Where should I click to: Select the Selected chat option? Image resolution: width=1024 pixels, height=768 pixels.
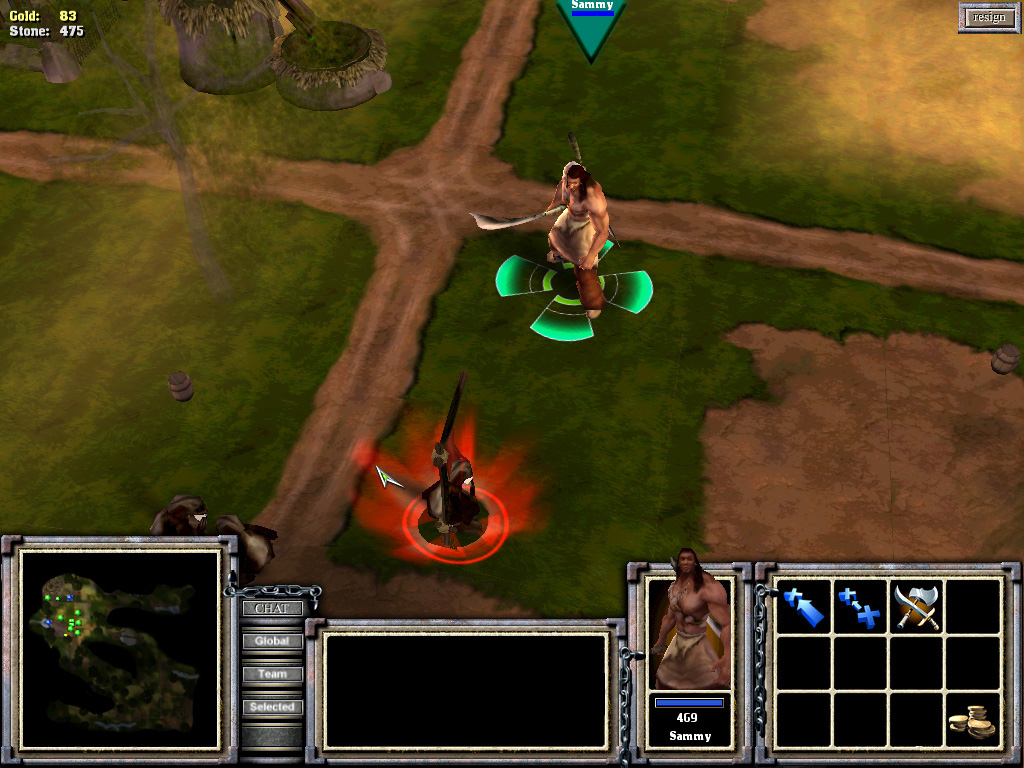272,707
